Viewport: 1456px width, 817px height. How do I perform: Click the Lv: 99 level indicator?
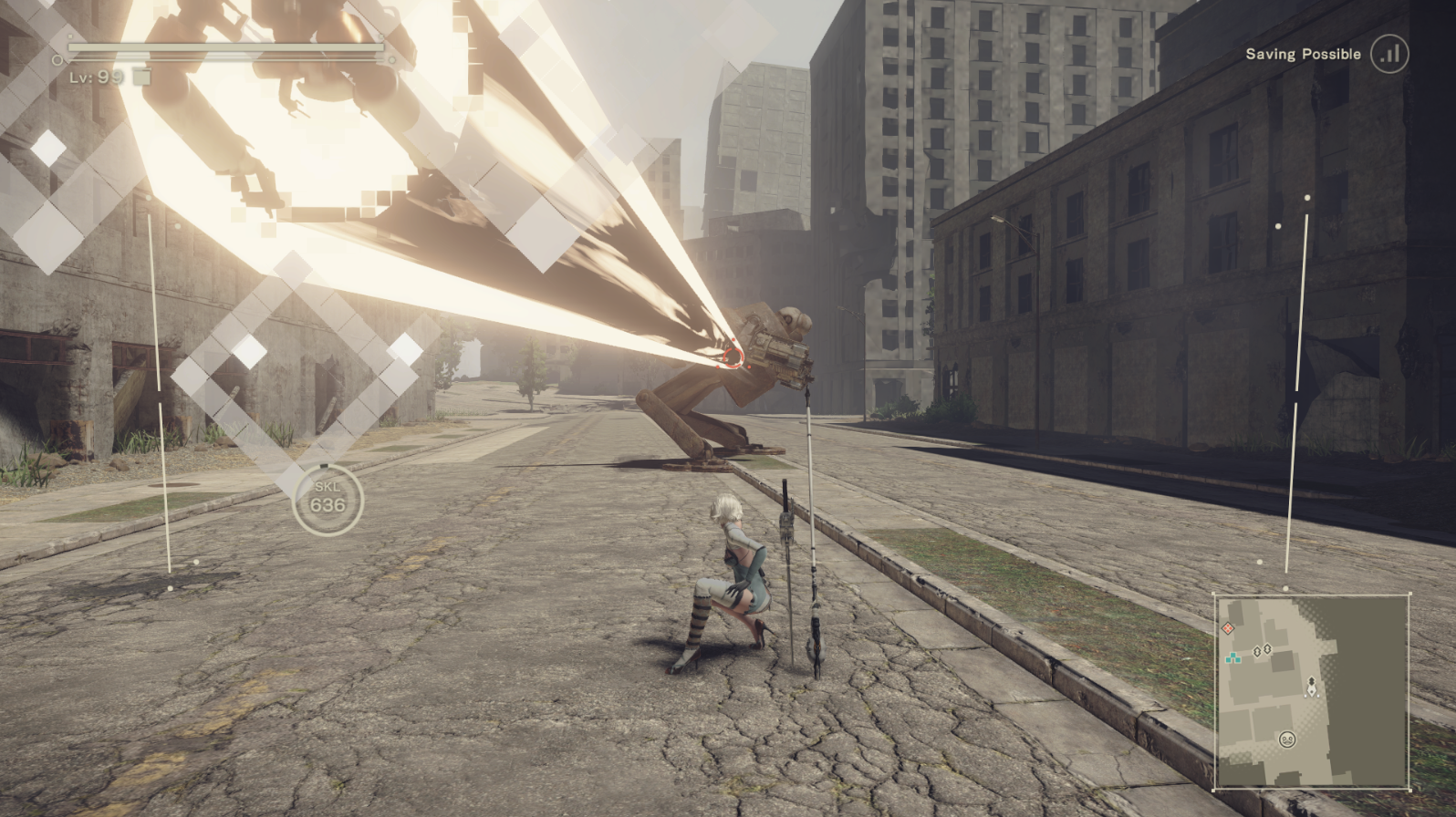point(95,78)
